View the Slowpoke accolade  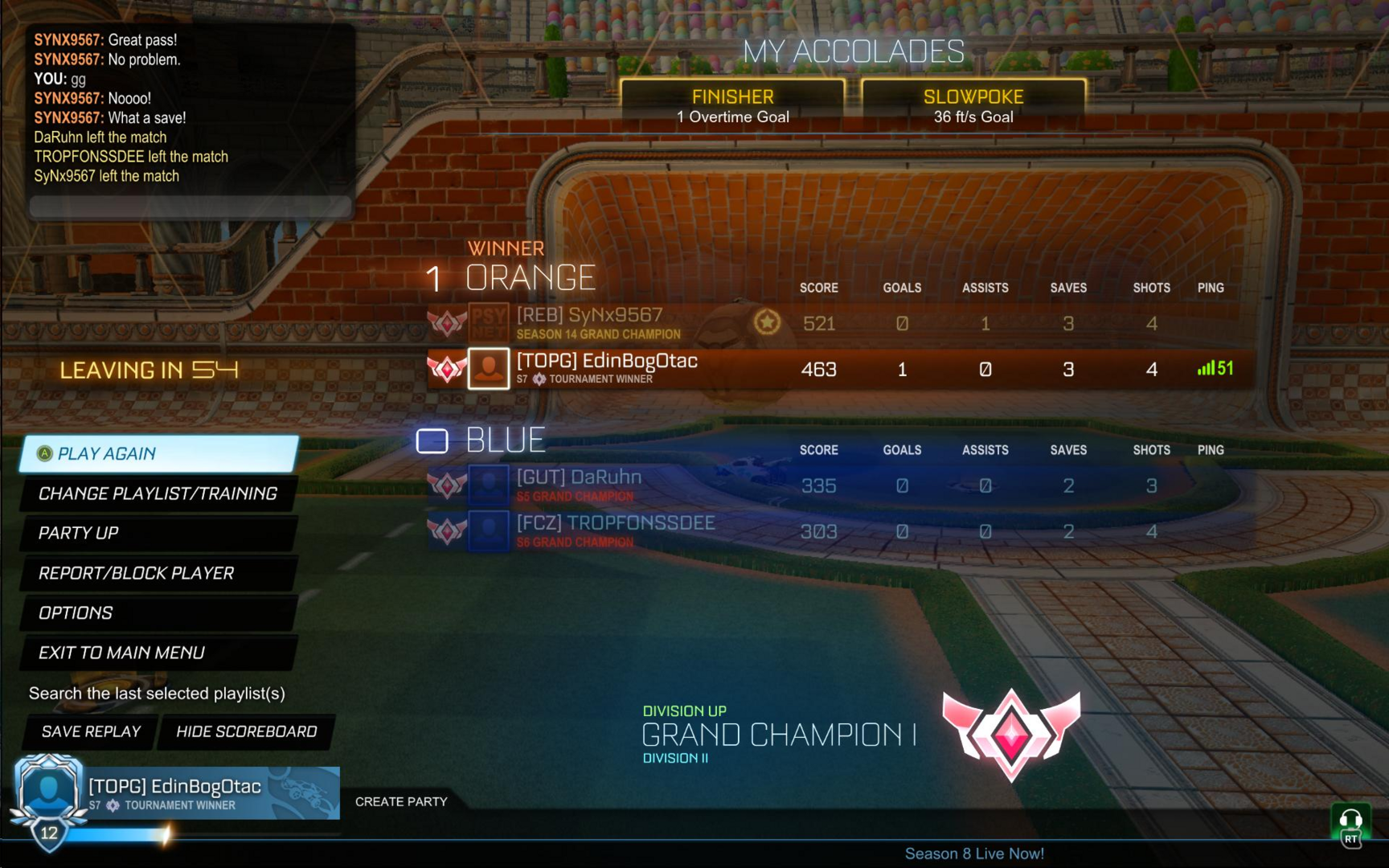tap(973, 105)
